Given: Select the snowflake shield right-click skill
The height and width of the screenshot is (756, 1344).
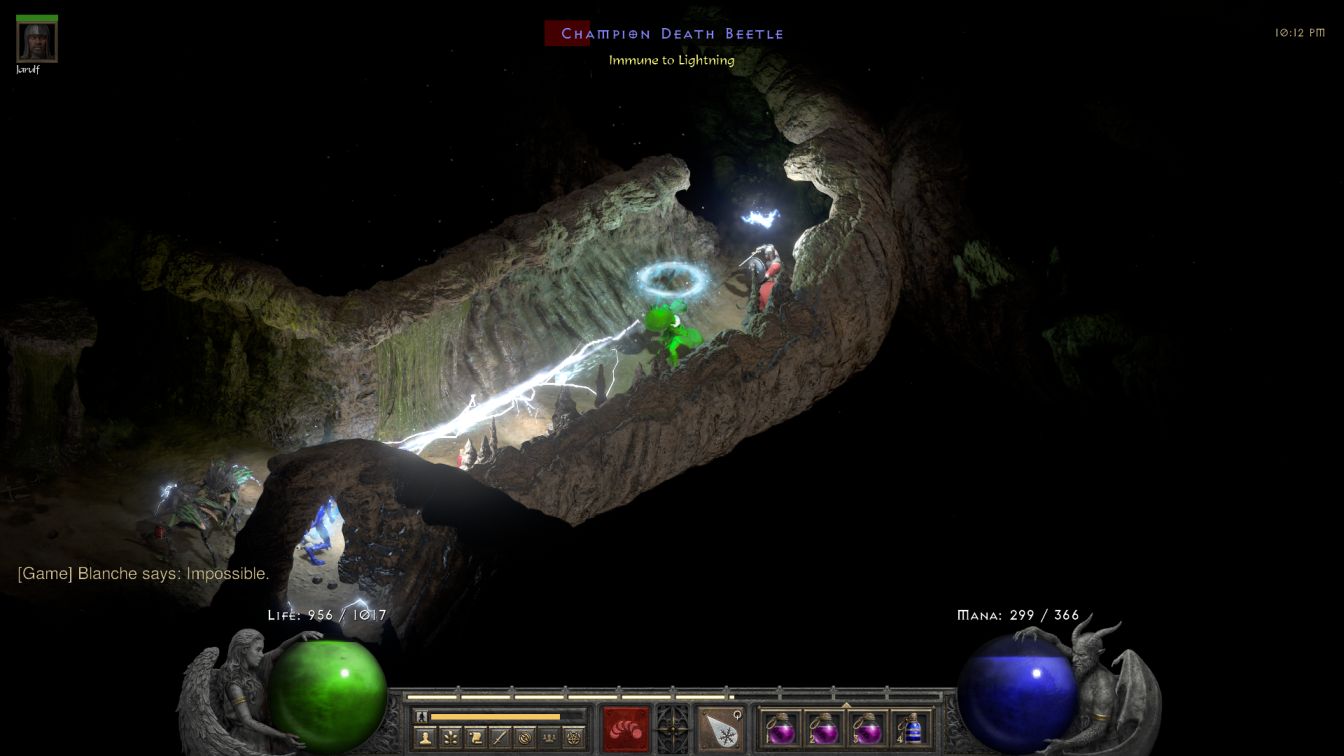Looking at the screenshot, I should (x=720, y=728).
